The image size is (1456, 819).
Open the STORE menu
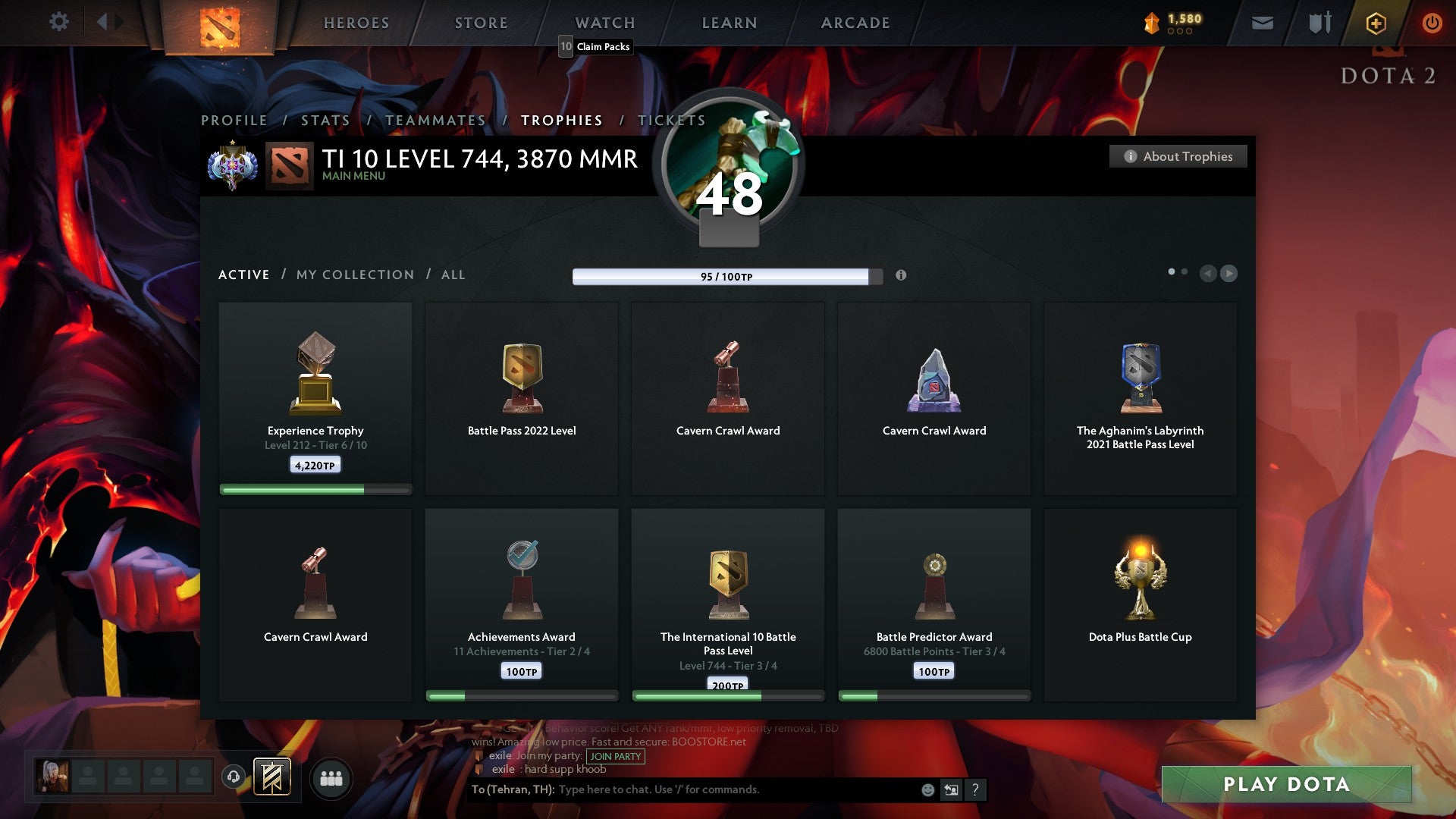click(x=481, y=23)
